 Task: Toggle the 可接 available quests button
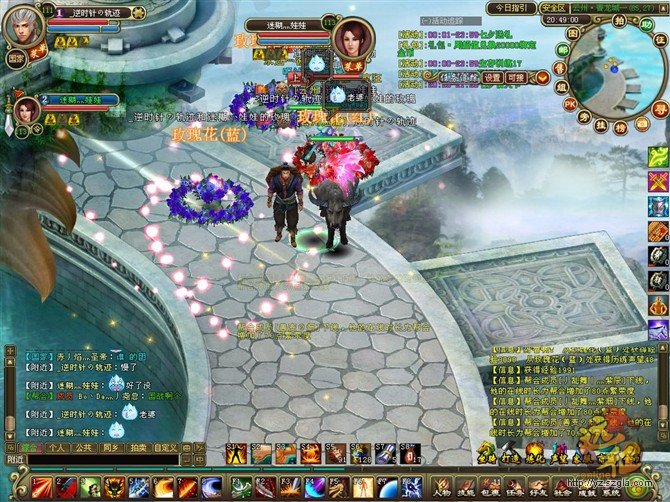pos(516,78)
